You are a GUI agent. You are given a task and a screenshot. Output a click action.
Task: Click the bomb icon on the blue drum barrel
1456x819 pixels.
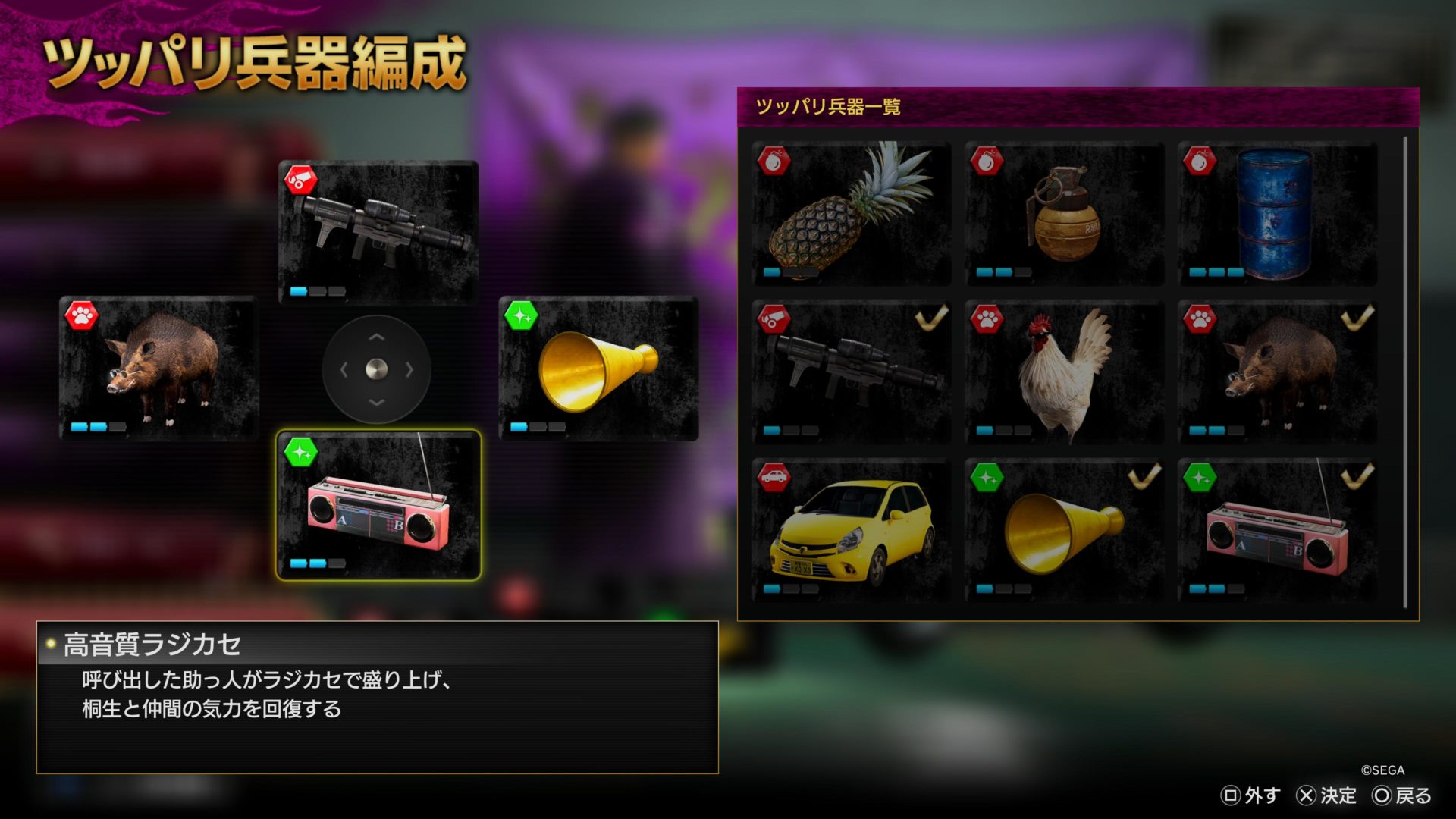(x=1199, y=162)
